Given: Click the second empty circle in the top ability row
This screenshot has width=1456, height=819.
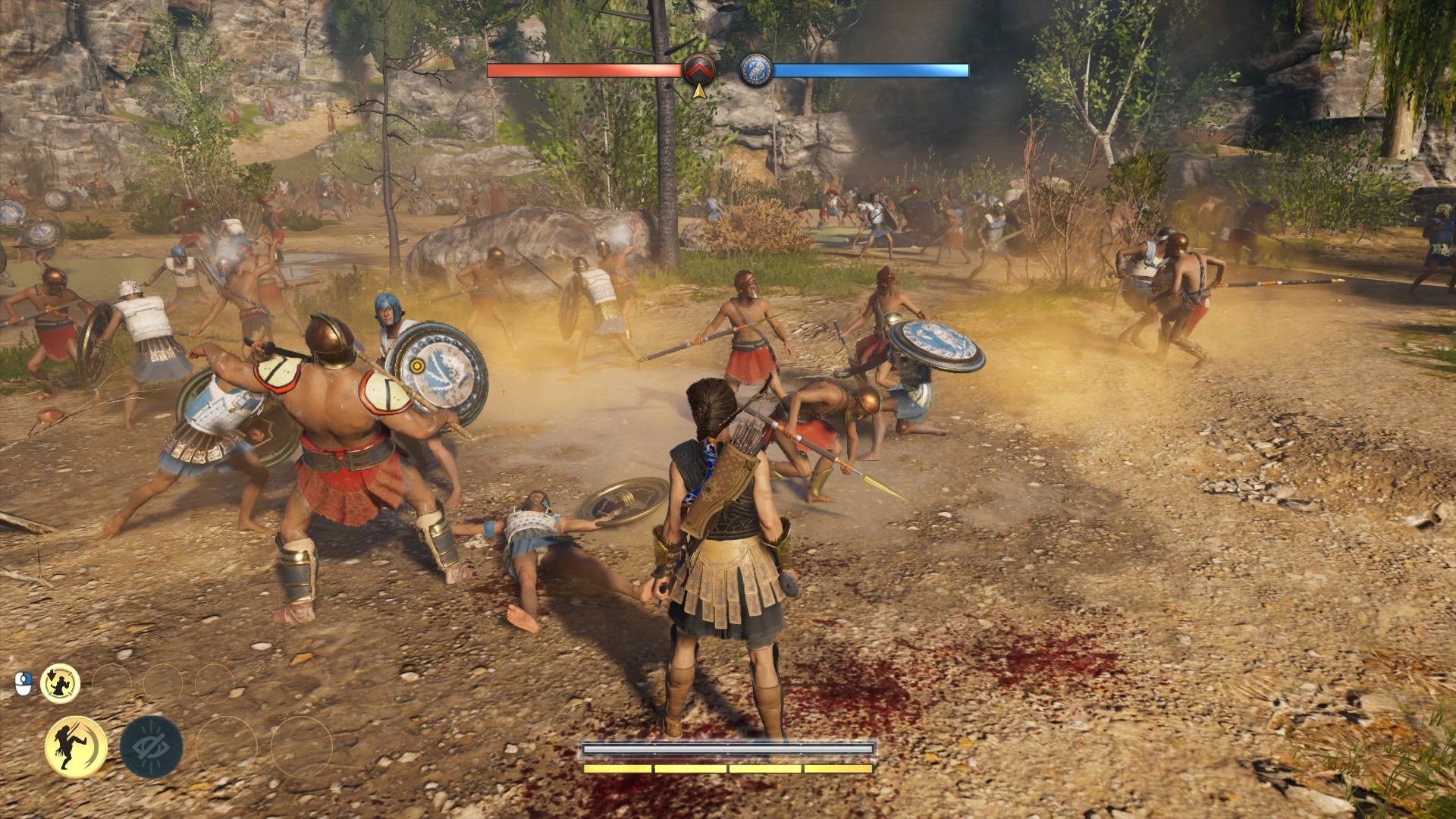Looking at the screenshot, I should (163, 683).
